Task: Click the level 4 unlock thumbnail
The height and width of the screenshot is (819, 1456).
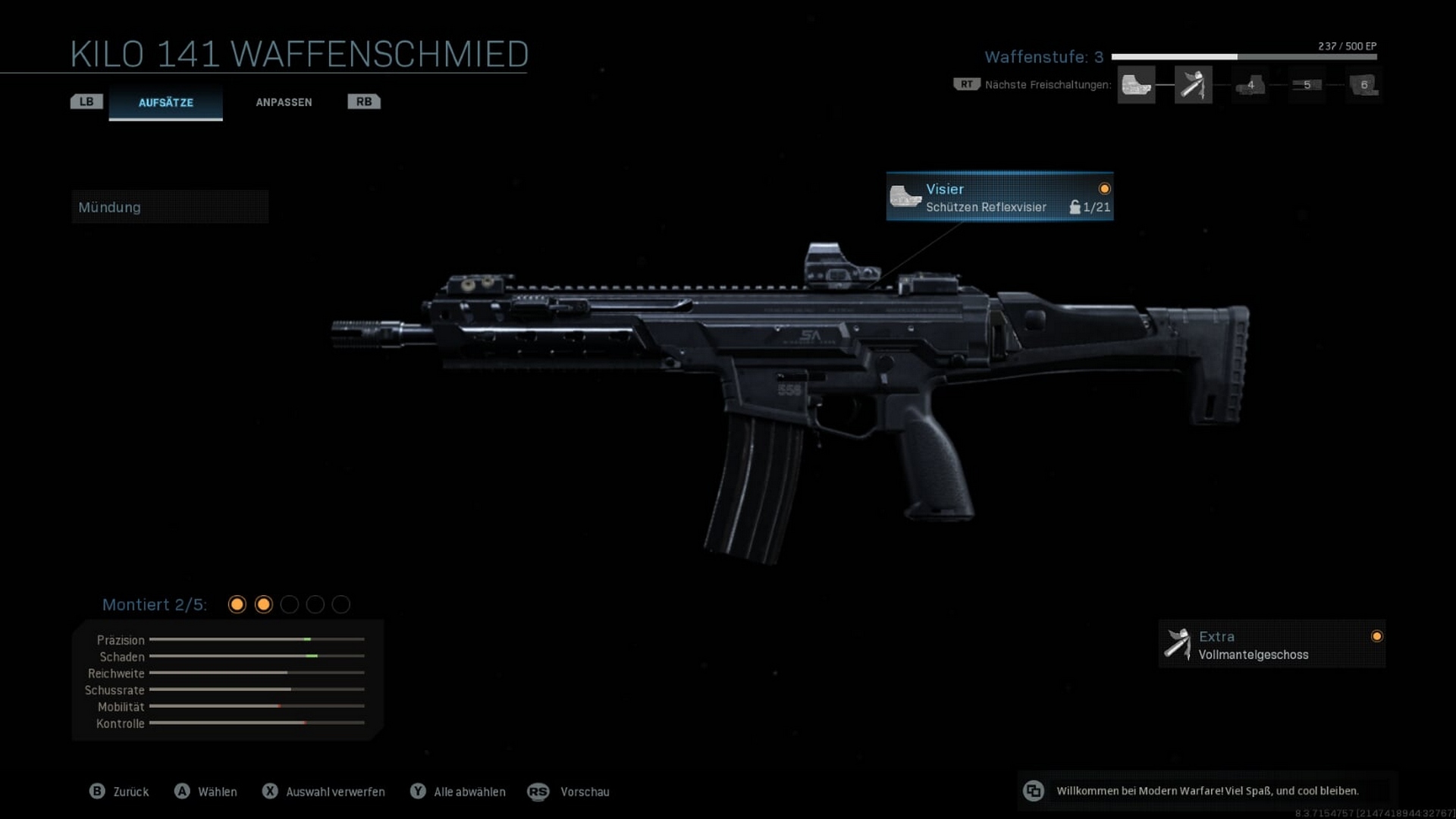Action: pos(1250,85)
